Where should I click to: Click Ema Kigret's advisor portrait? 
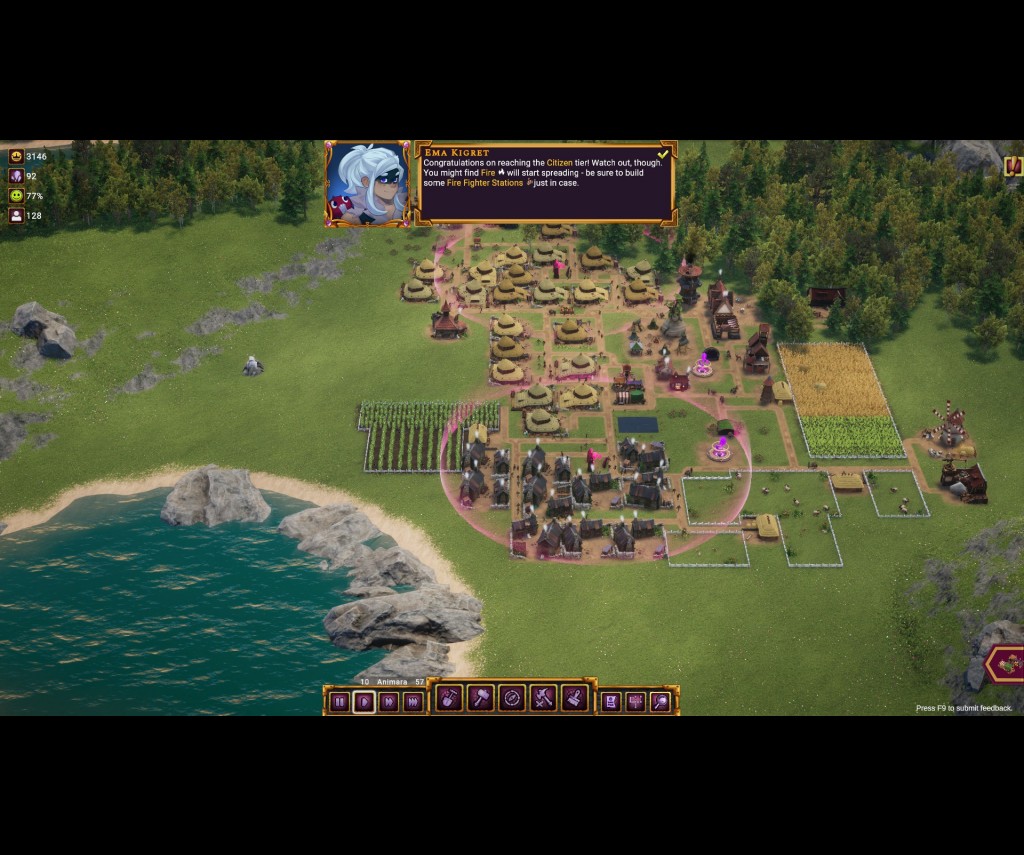coord(368,184)
